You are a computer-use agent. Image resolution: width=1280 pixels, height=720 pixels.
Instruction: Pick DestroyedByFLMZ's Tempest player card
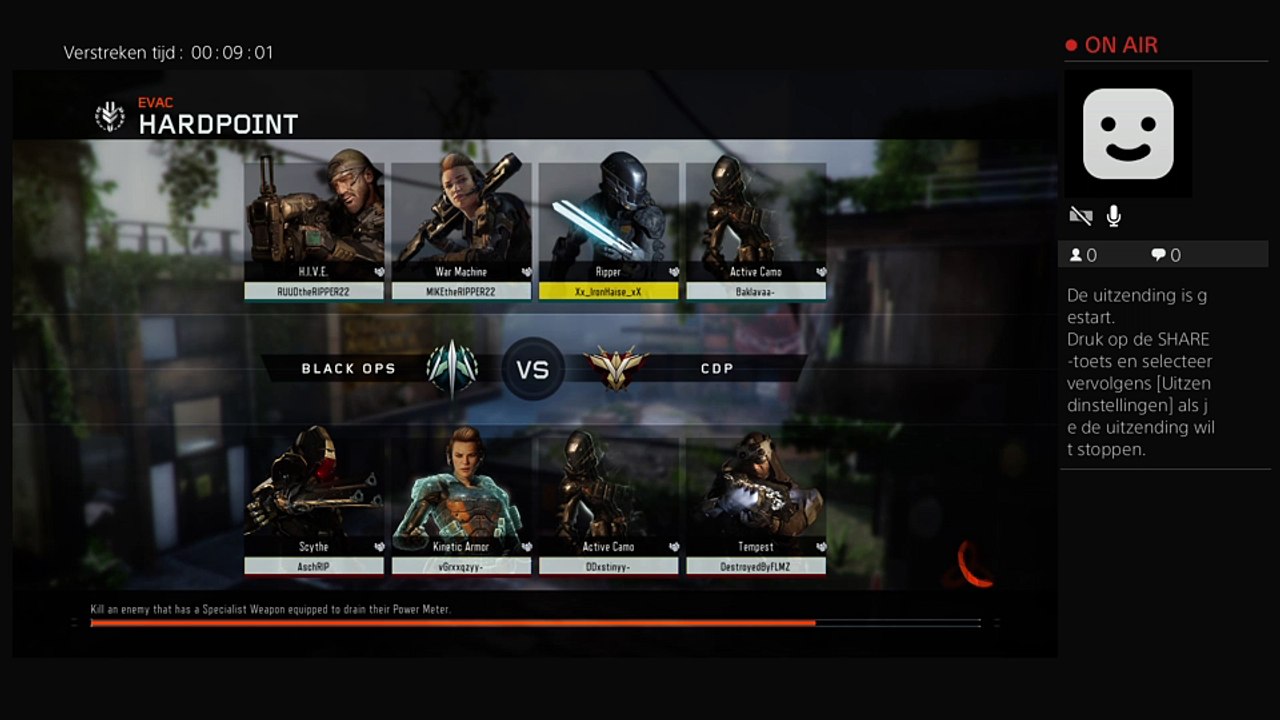click(755, 500)
